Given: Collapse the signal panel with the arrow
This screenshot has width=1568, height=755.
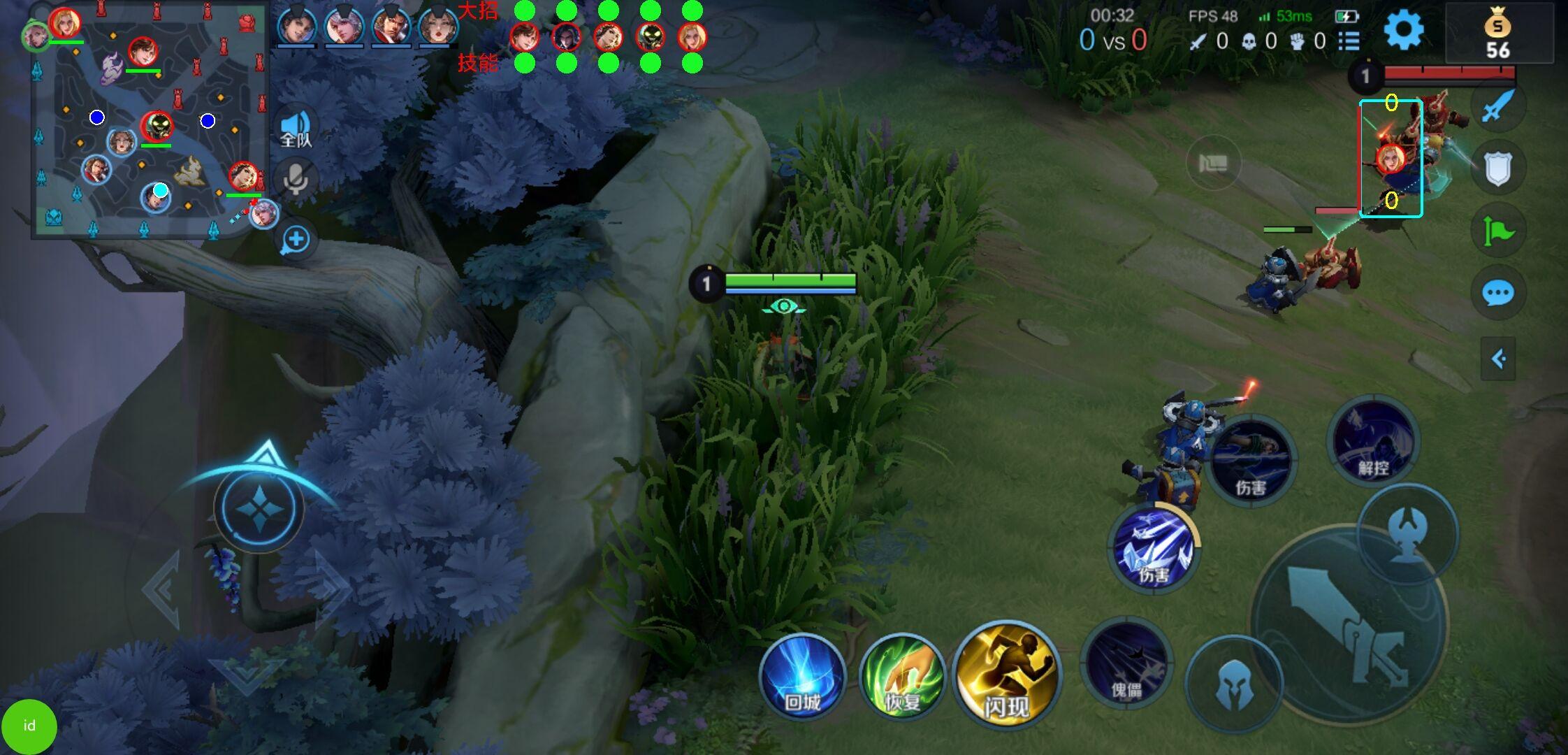Looking at the screenshot, I should [x=1497, y=359].
